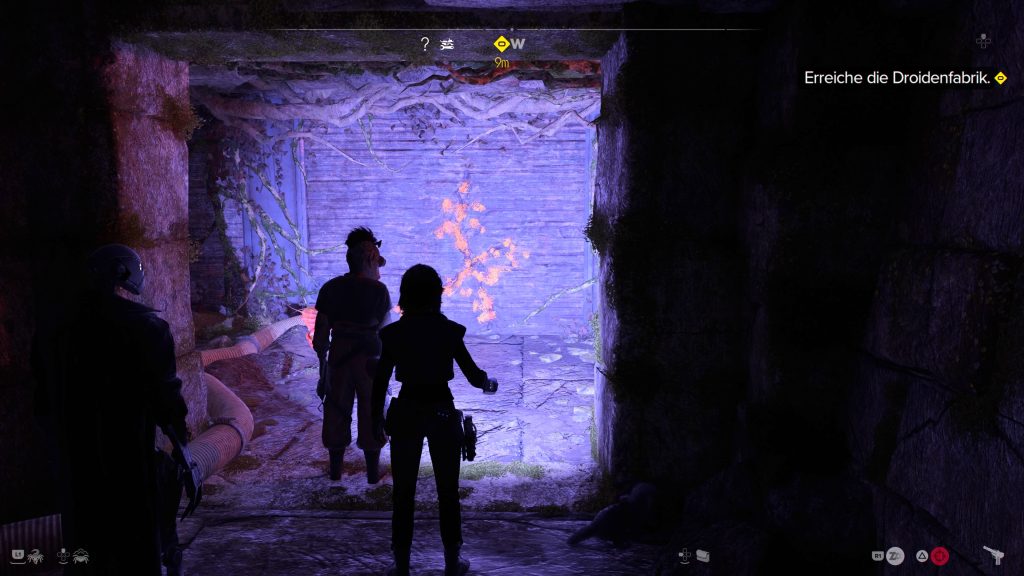The width and height of the screenshot is (1024, 576).
Task: Click the speeder icon on the compass
Action: click(450, 44)
